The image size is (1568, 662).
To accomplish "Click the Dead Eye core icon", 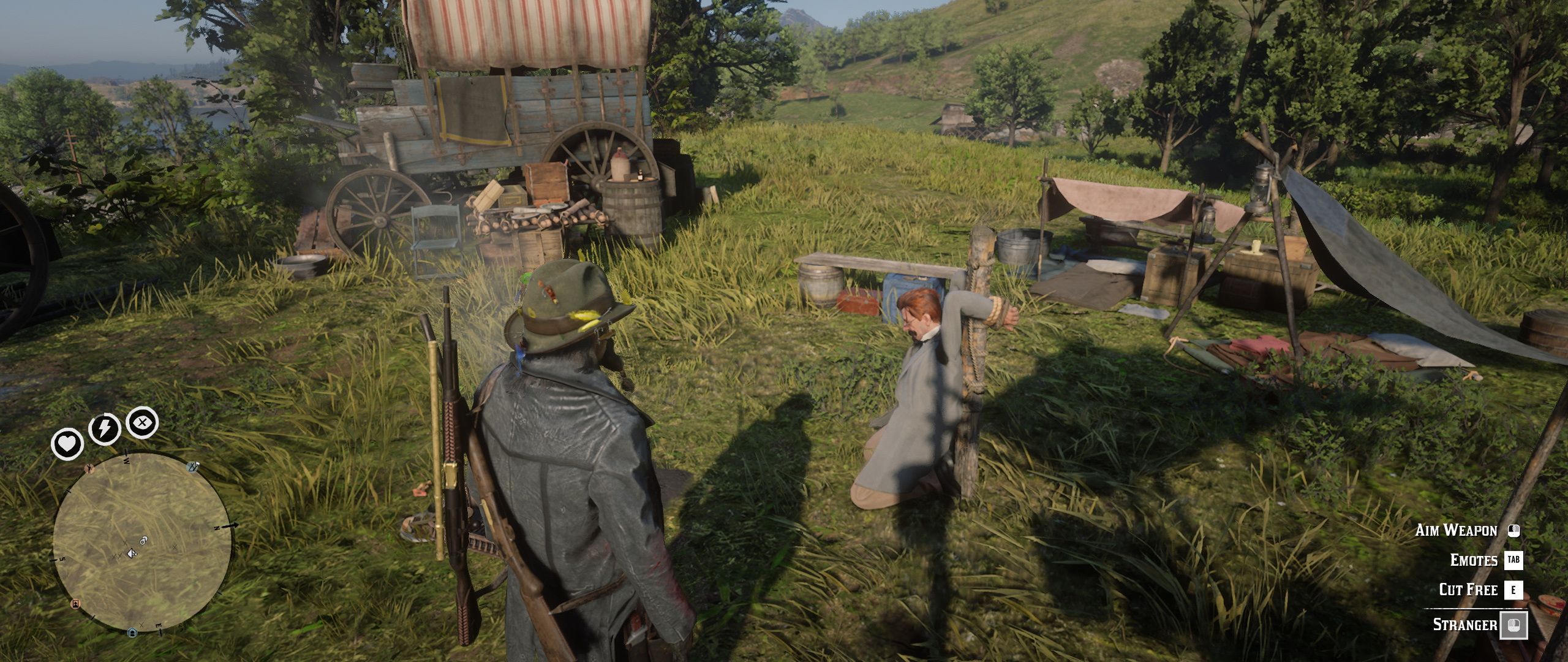I will click(x=142, y=422).
